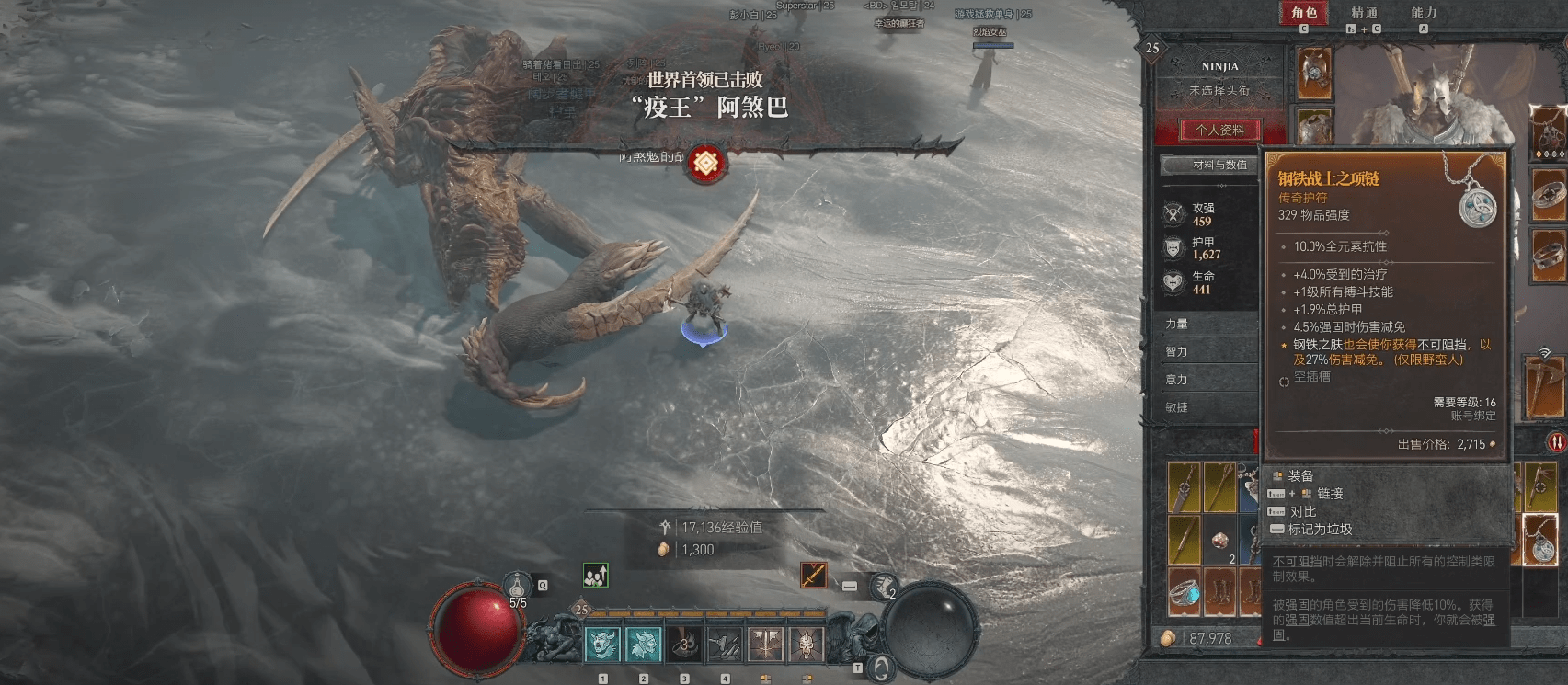Use the war horn skill on cooldown
1568x685 pixels.
(684, 645)
